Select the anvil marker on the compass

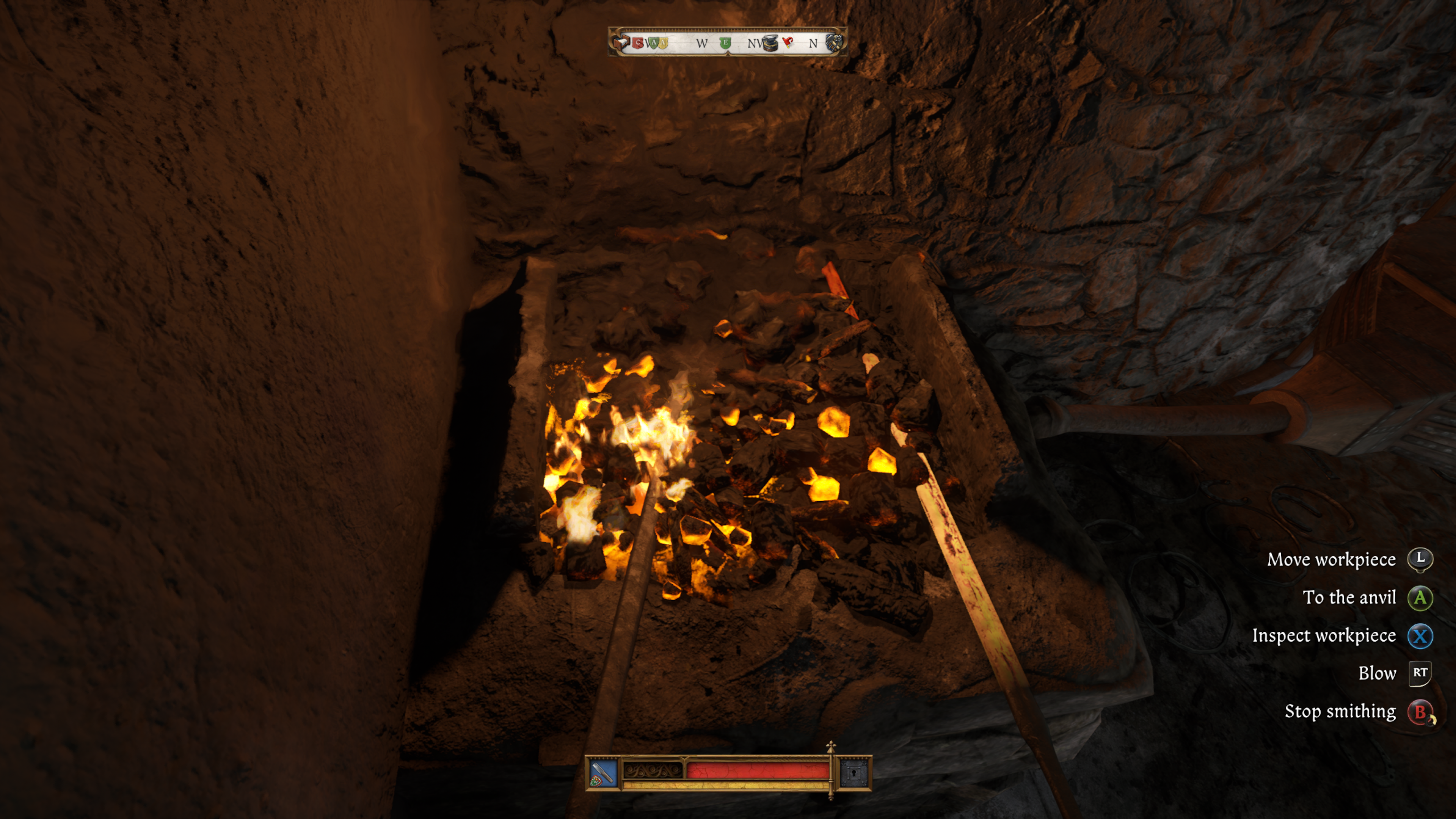(770, 43)
